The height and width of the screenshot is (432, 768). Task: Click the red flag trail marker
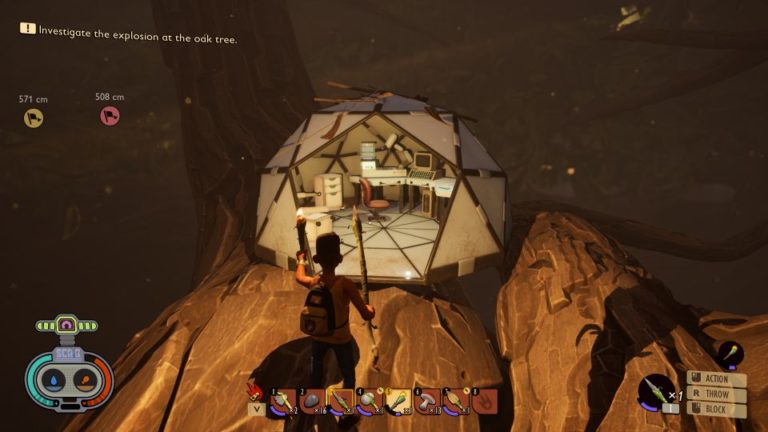[109, 116]
